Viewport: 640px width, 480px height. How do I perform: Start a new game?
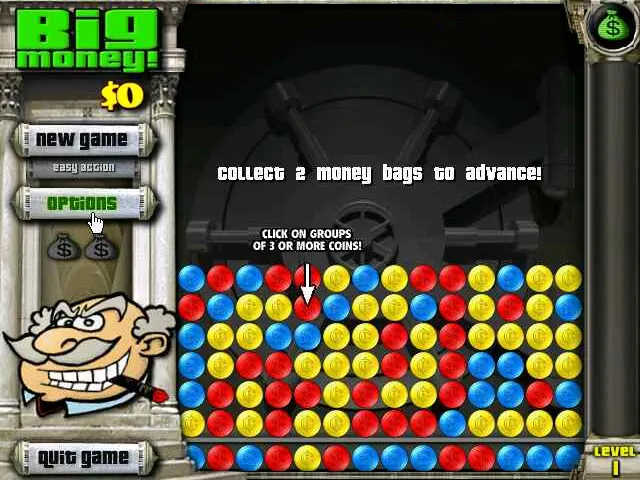tap(82, 139)
